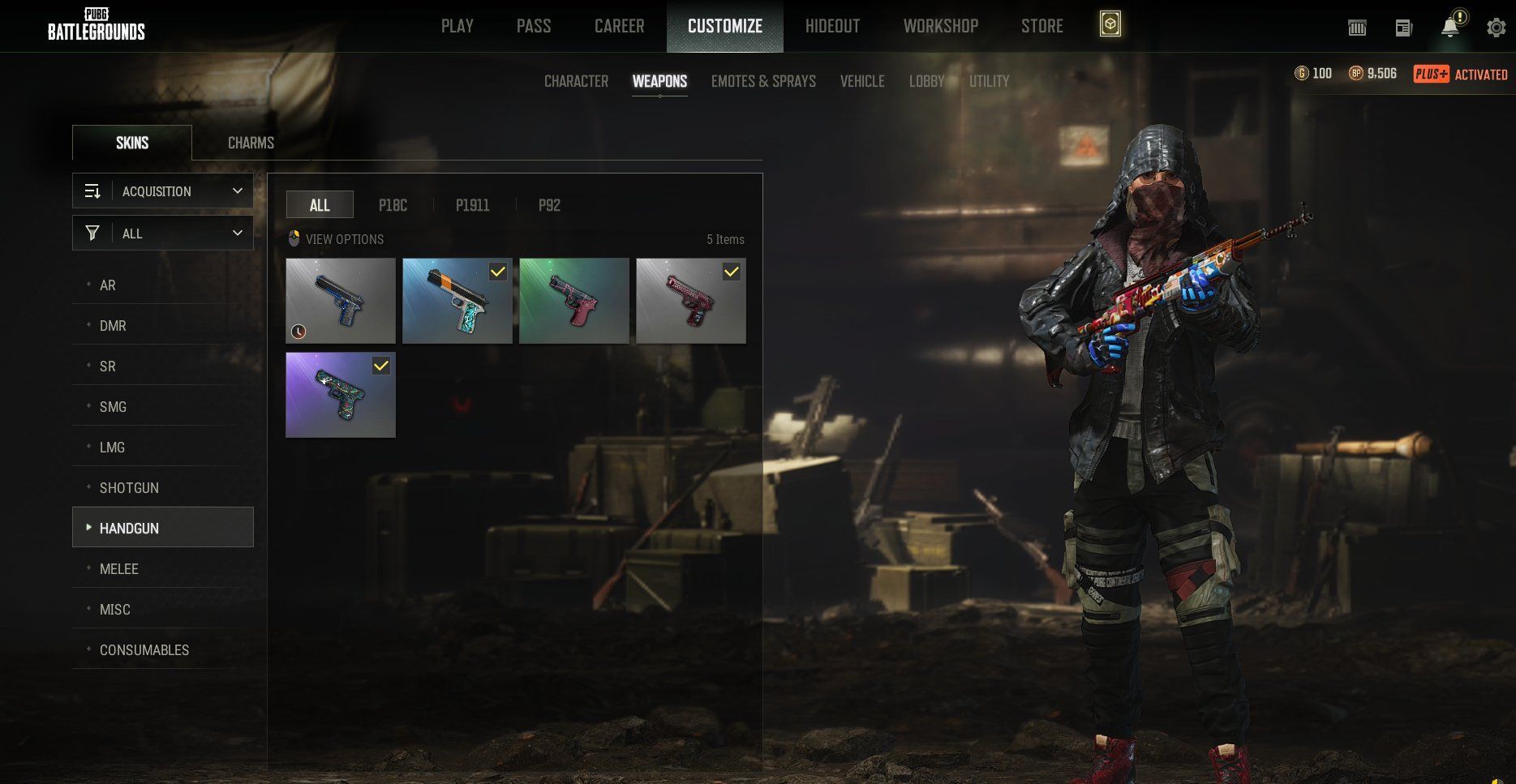Open the Workshop menu
Screen dimensions: 1516x784
pyautogui.click(x=940, y=26)
